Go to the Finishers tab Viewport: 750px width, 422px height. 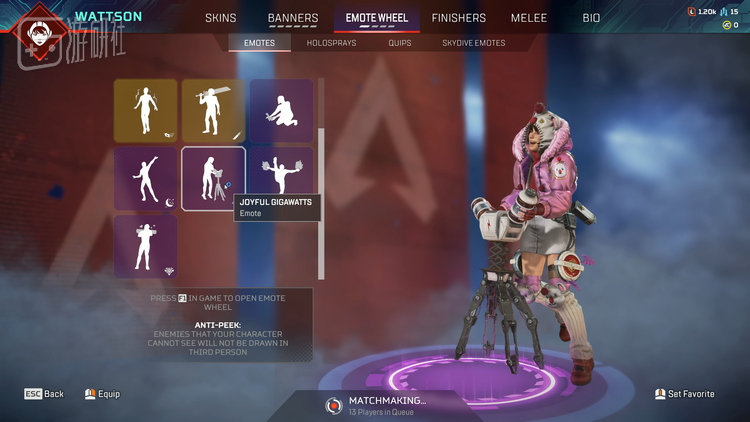(459, 18)
